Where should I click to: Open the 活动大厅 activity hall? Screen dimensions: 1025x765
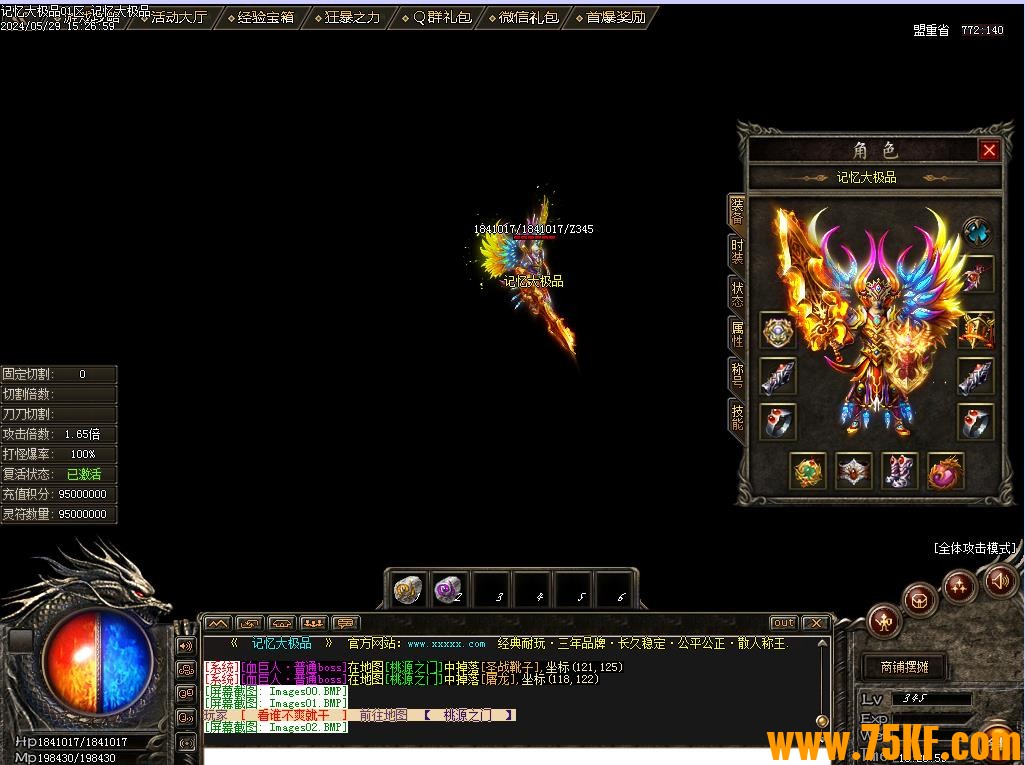pos(178,17)
